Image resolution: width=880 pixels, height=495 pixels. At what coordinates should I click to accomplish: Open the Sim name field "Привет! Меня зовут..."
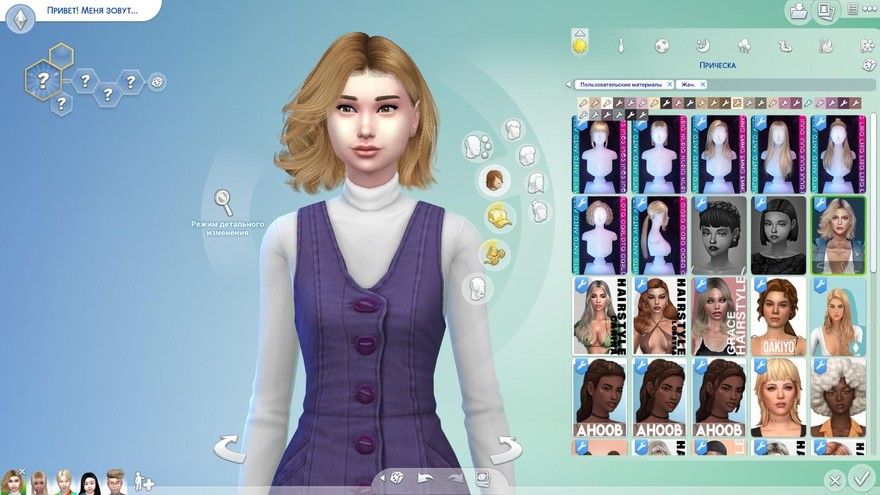(91, 11)
